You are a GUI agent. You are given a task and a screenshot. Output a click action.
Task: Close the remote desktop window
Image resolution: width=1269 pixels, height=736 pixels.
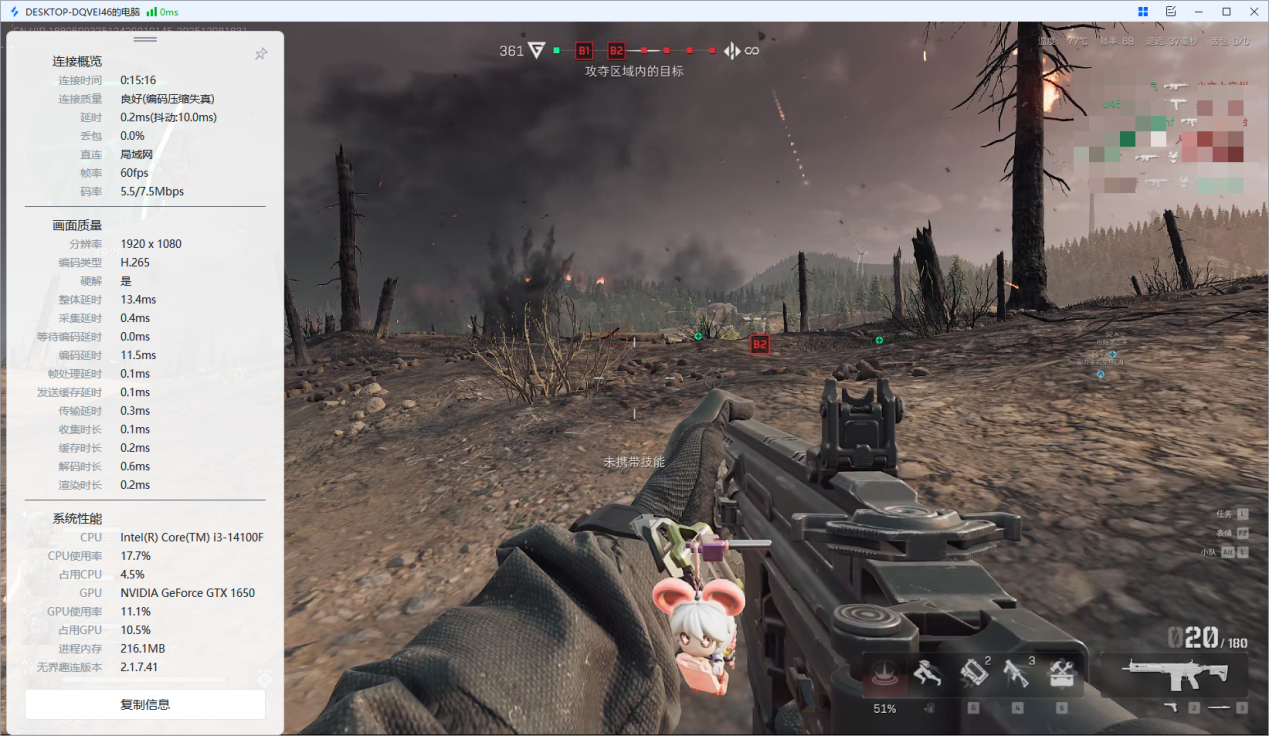pos(1253,11)
